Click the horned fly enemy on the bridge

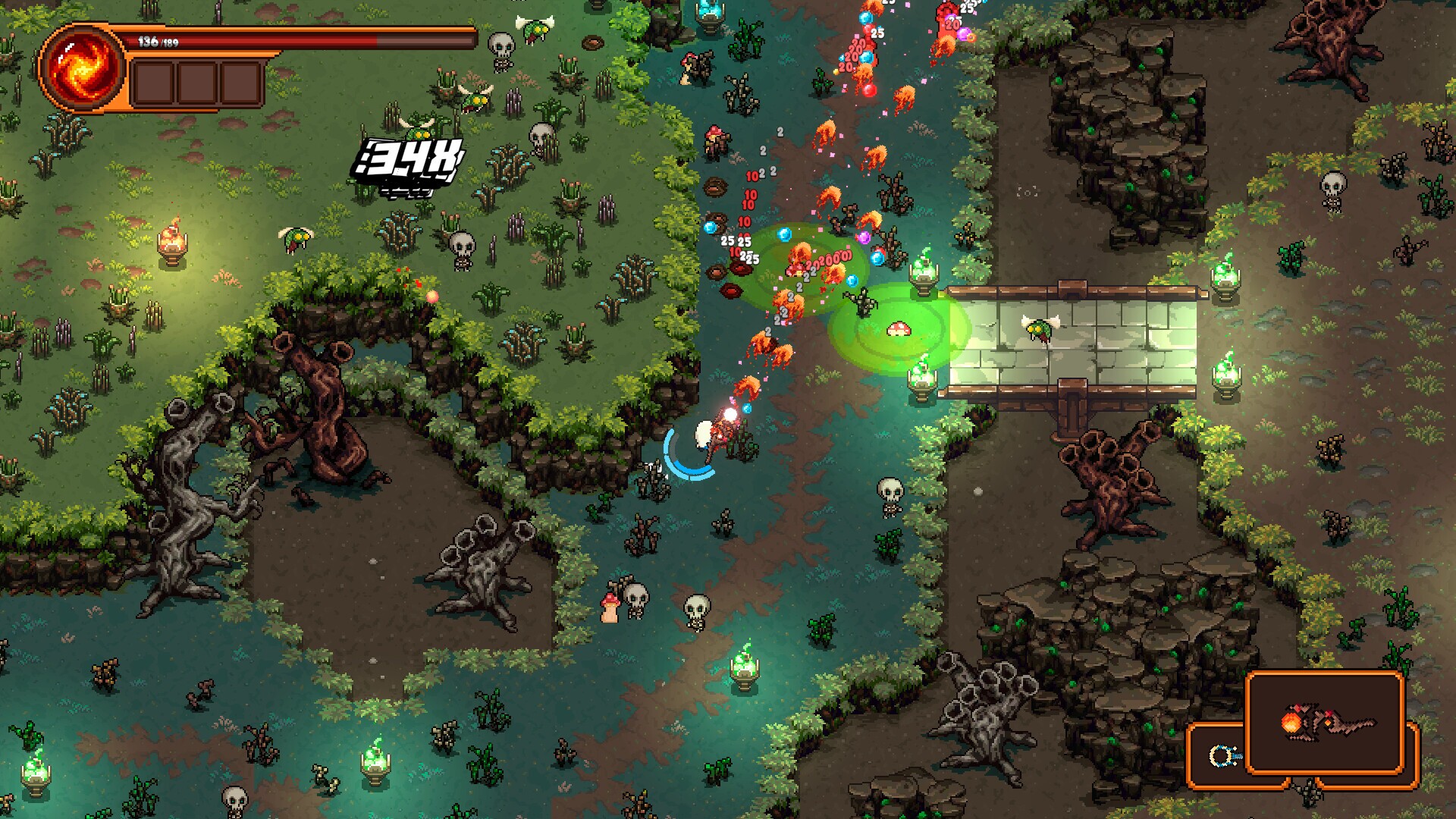[x=1039, y=330]
